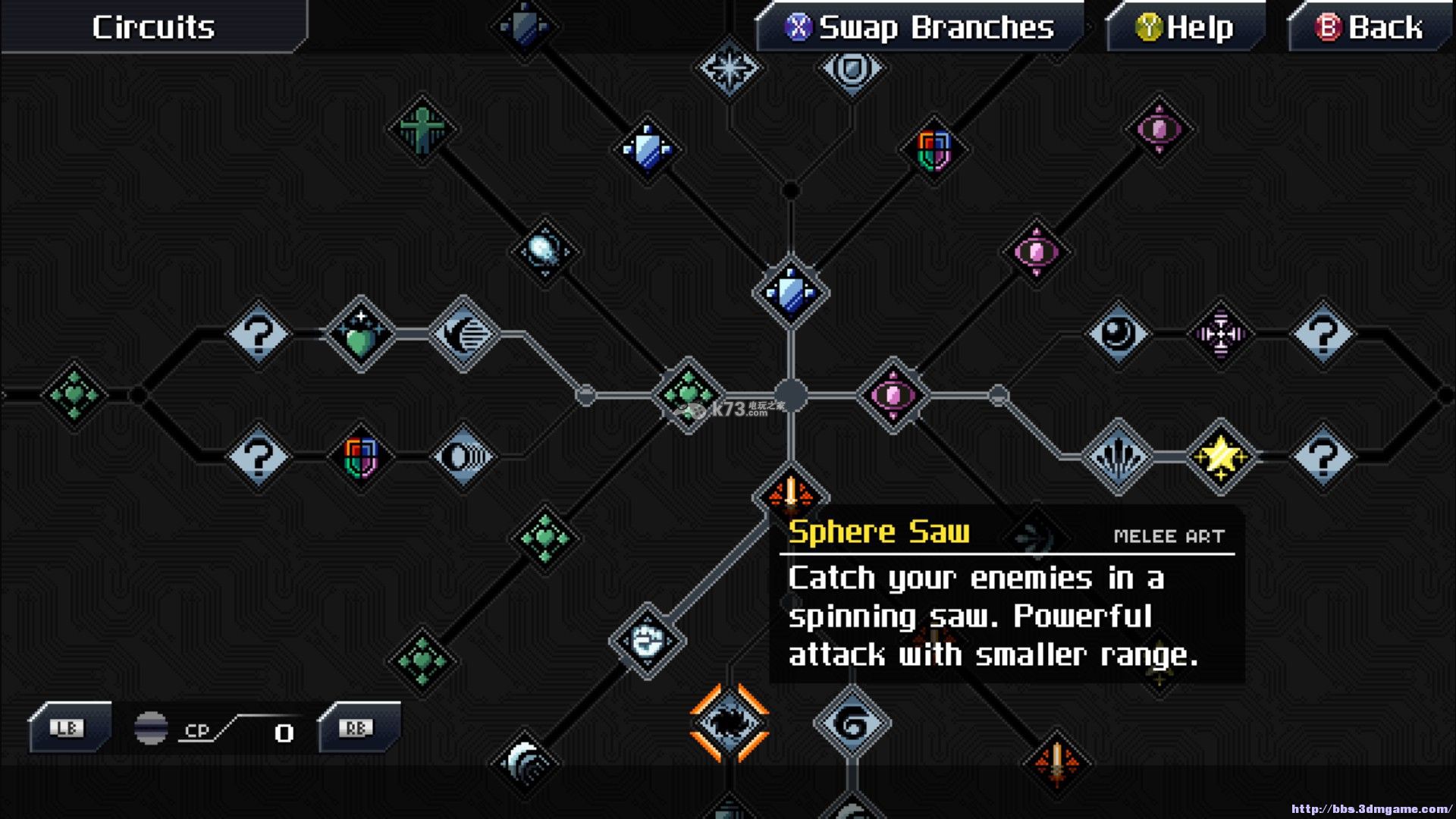Open the Help screen

[1185, 27]
